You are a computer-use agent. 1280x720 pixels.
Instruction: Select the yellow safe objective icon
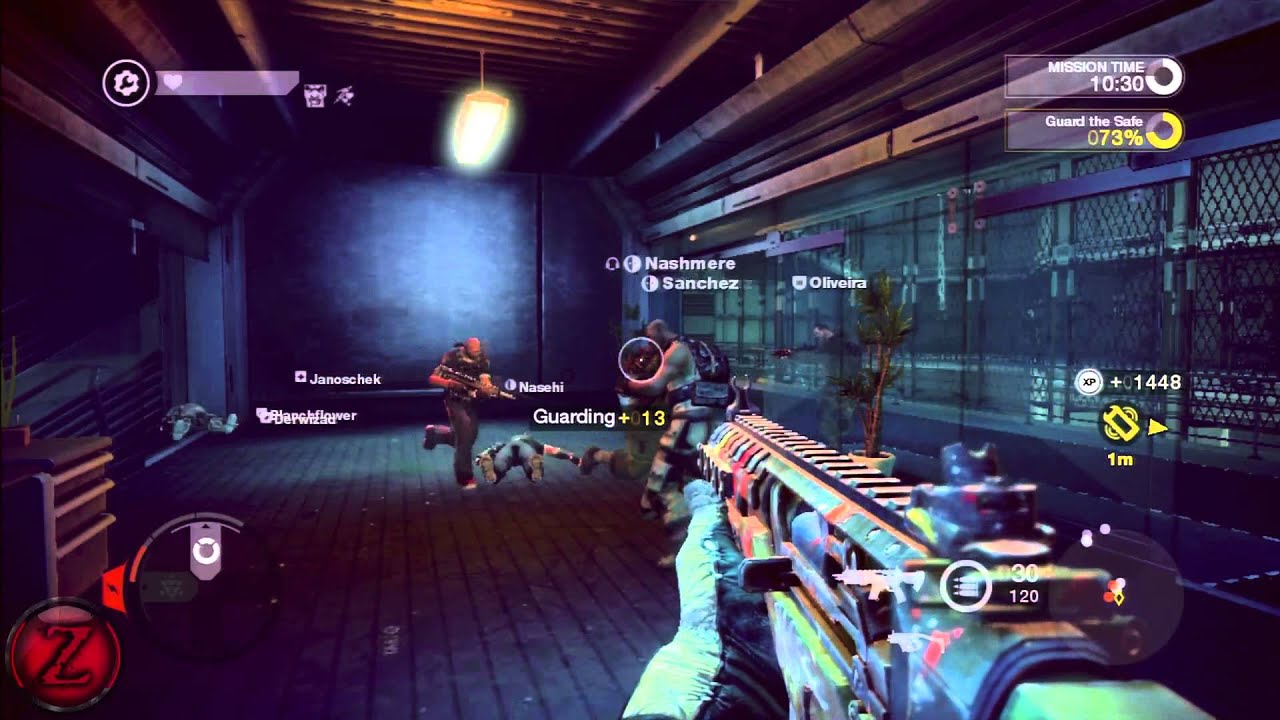pyautogui.click(x=1119, y=423)
